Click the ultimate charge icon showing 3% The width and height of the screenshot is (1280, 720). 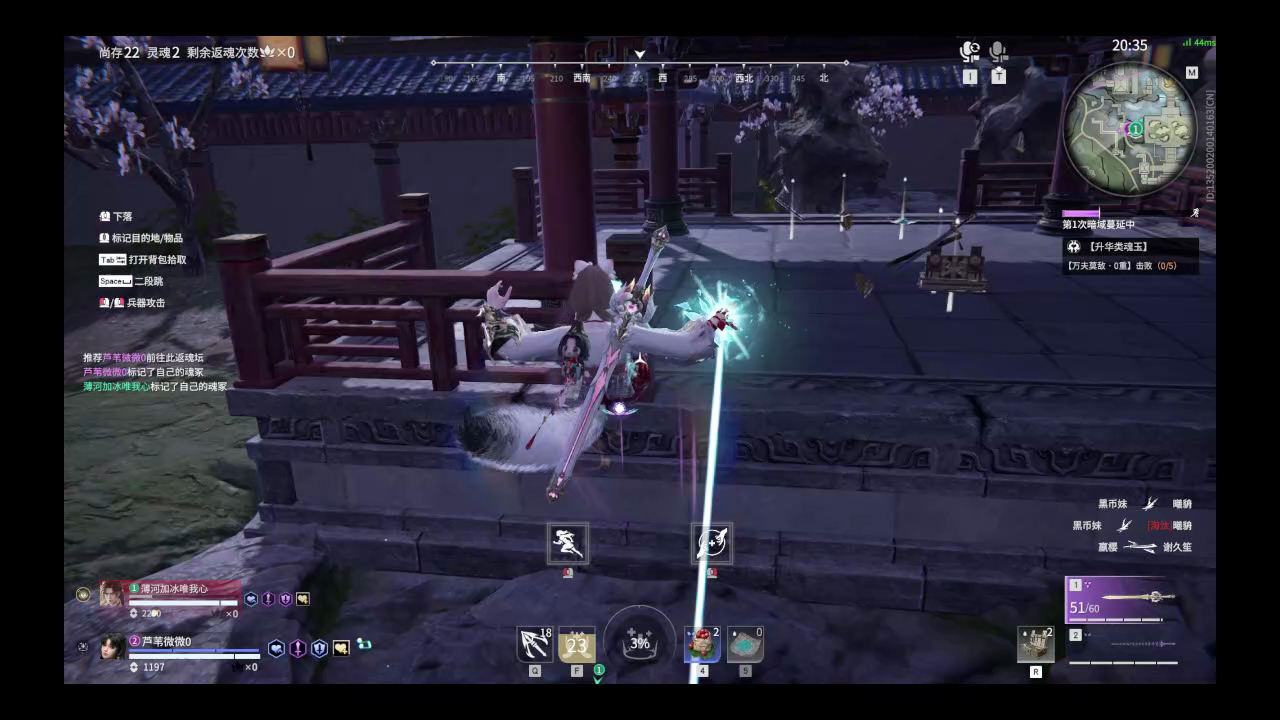(x=639, y=643)
